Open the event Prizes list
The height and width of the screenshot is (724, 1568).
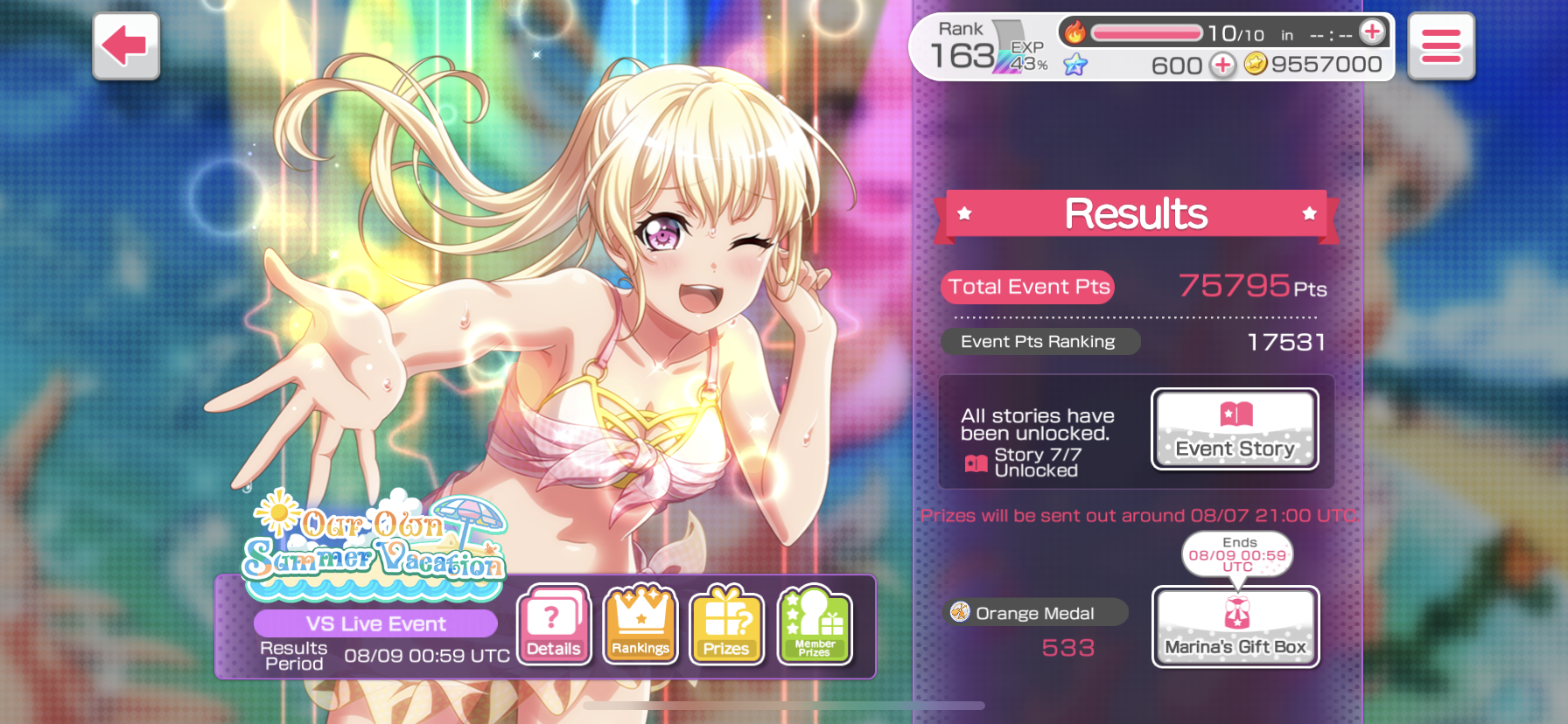click(726, 624)
